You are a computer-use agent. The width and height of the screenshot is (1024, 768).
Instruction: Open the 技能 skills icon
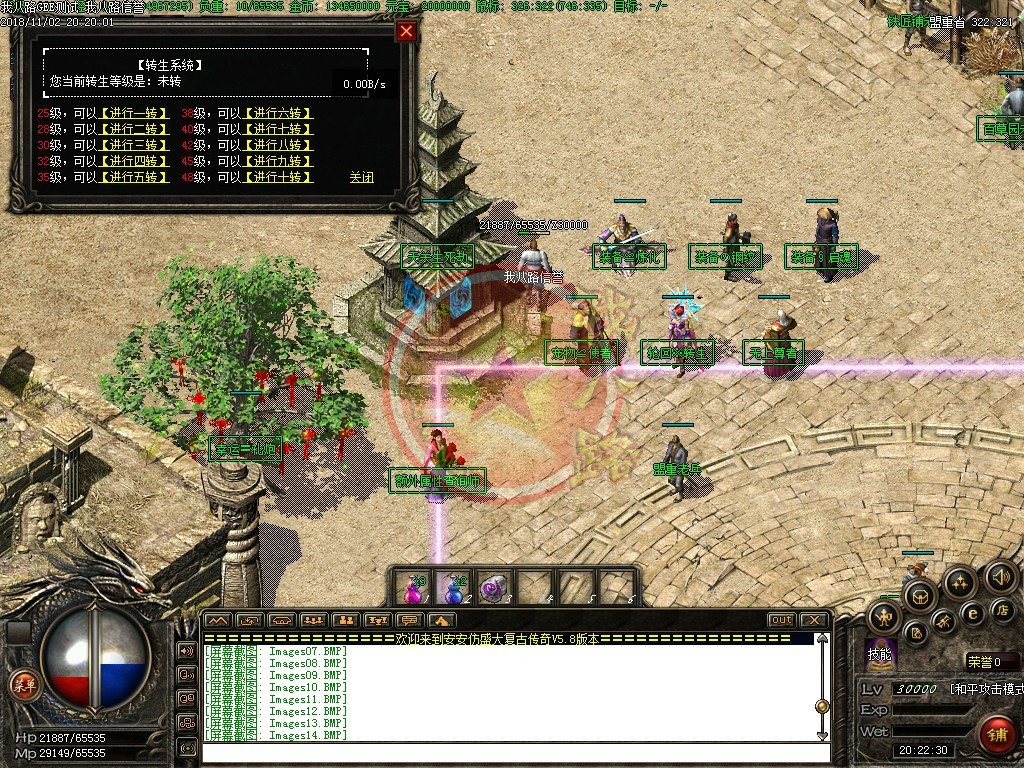point(880,654)
